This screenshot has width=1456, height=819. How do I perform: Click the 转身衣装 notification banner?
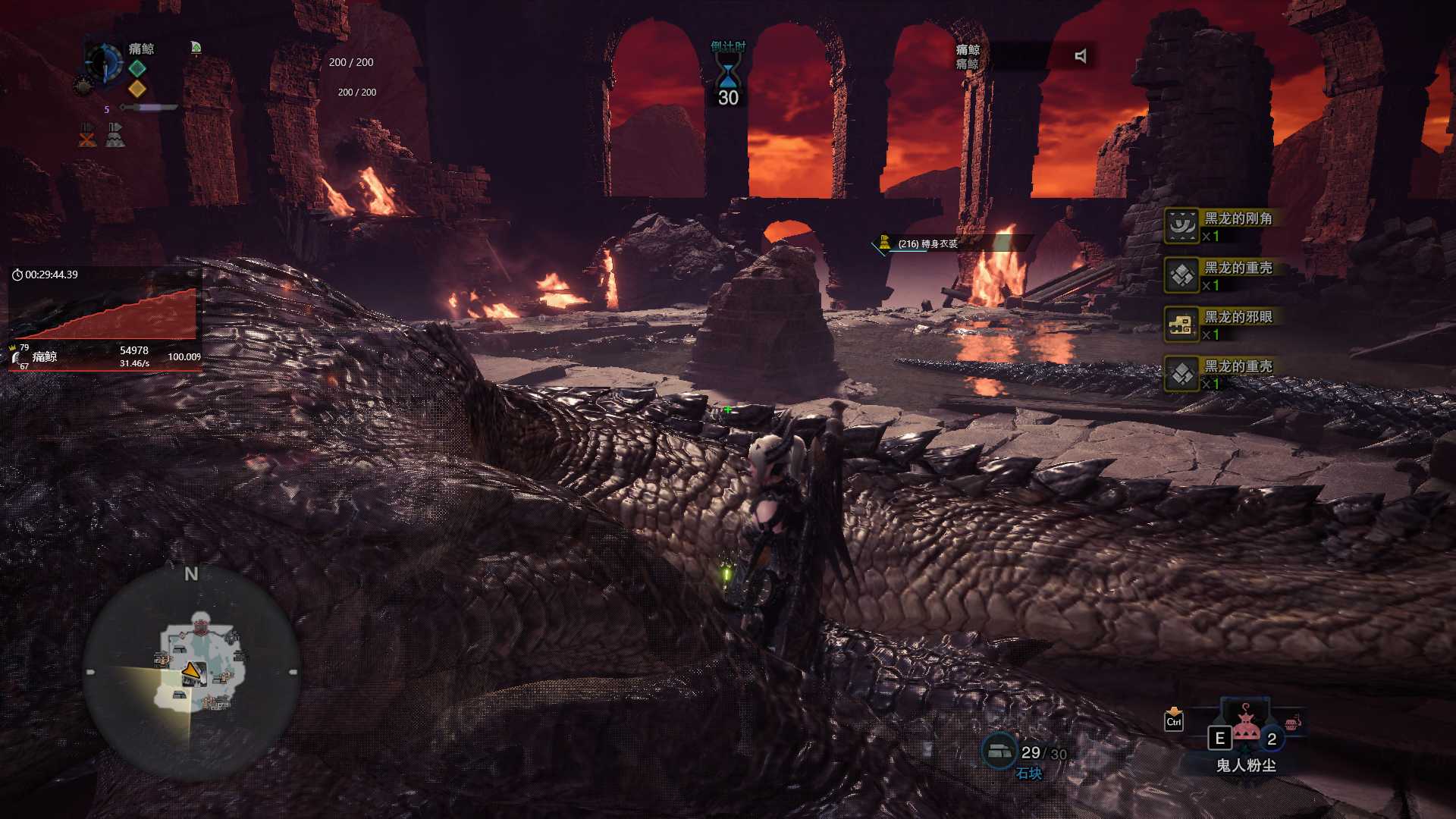click(x=952, y=243)
